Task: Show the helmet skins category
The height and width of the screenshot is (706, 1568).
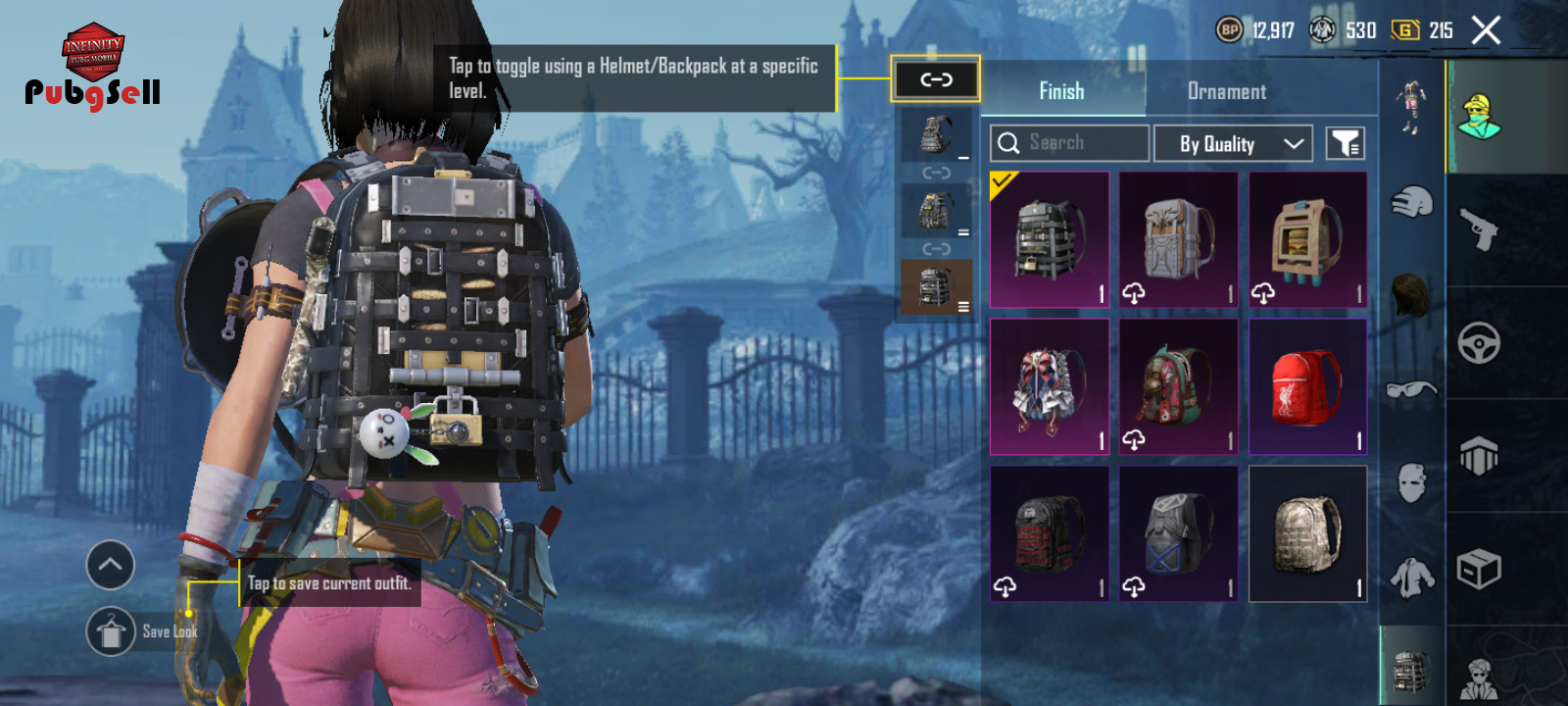Action: (x=1411, y=202)
